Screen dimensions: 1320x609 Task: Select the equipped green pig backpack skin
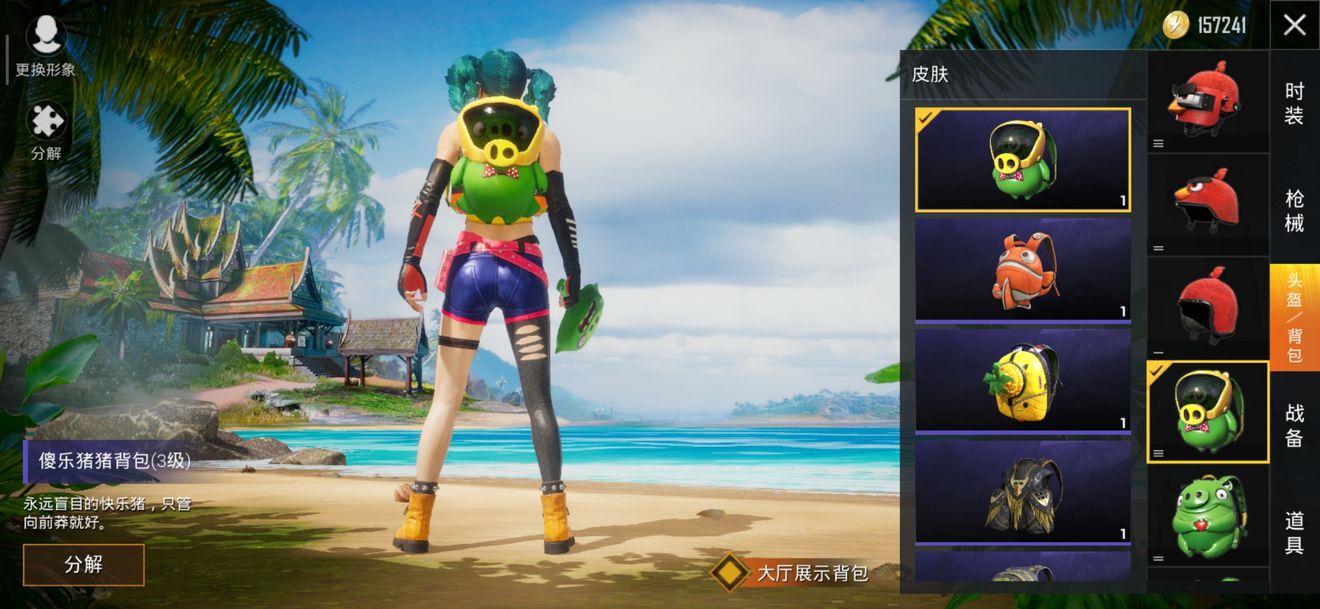tap(1023, 159)
